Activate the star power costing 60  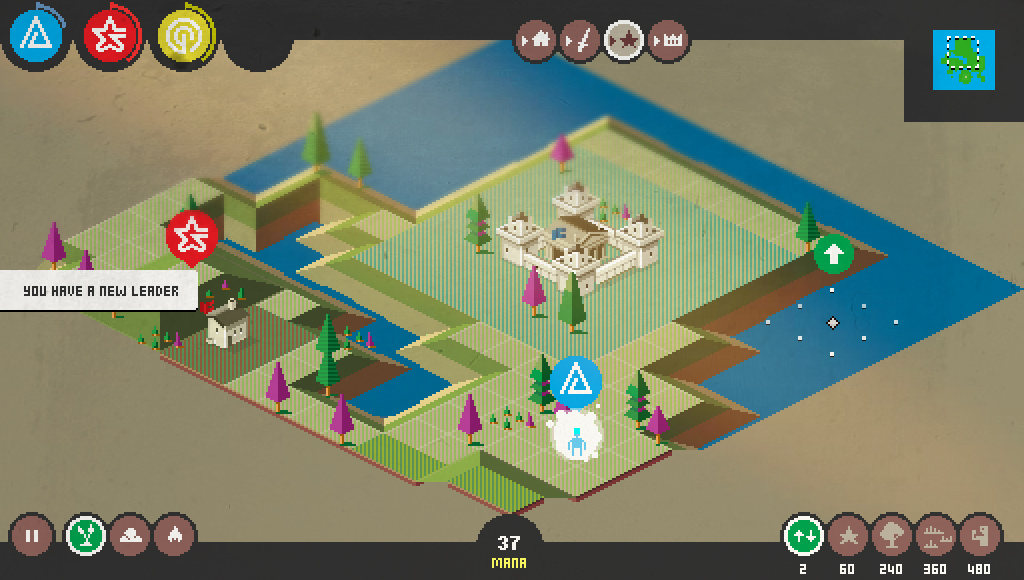847,536
